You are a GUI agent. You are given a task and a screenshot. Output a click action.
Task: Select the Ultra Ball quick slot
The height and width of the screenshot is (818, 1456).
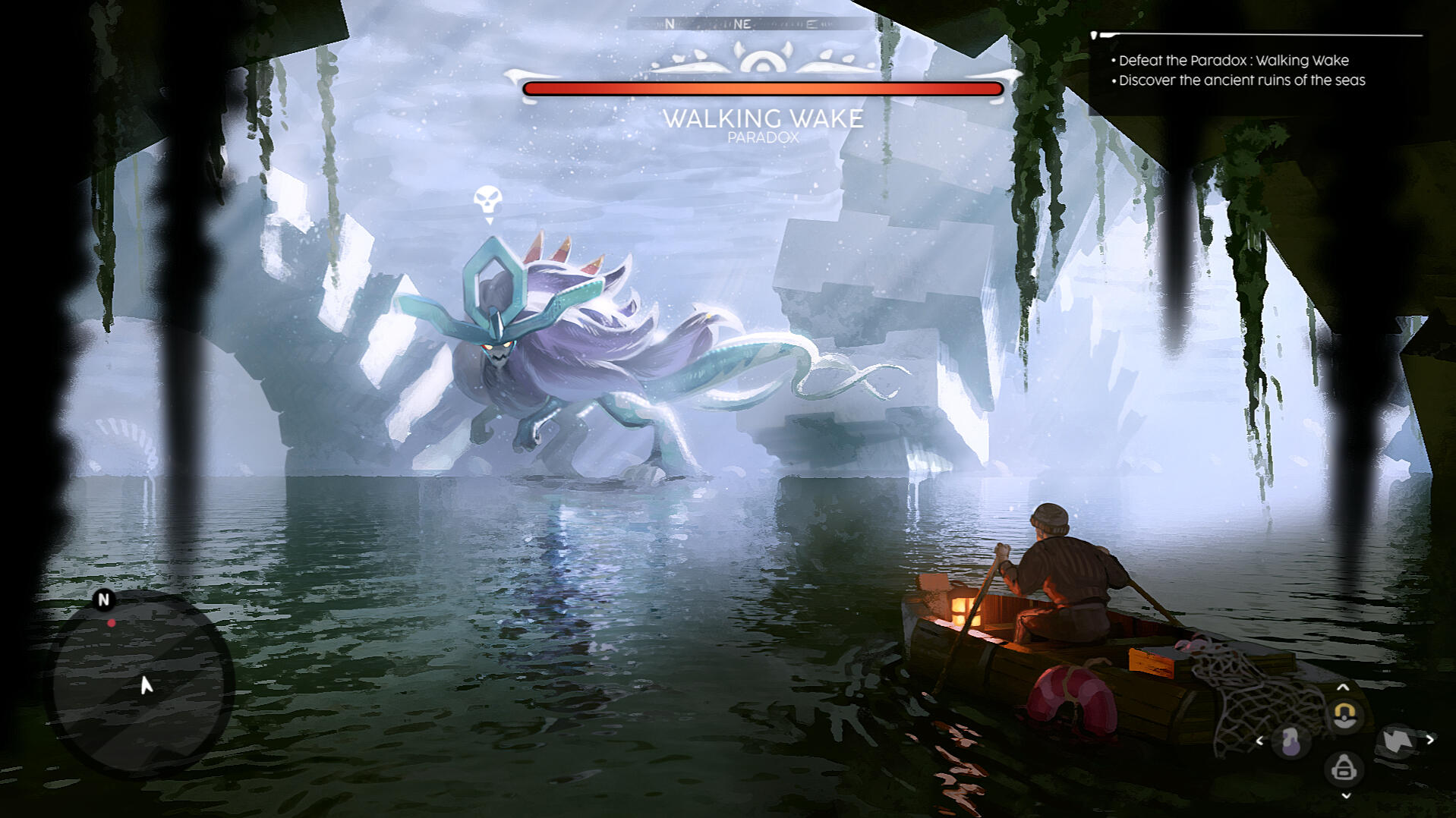1344,715
